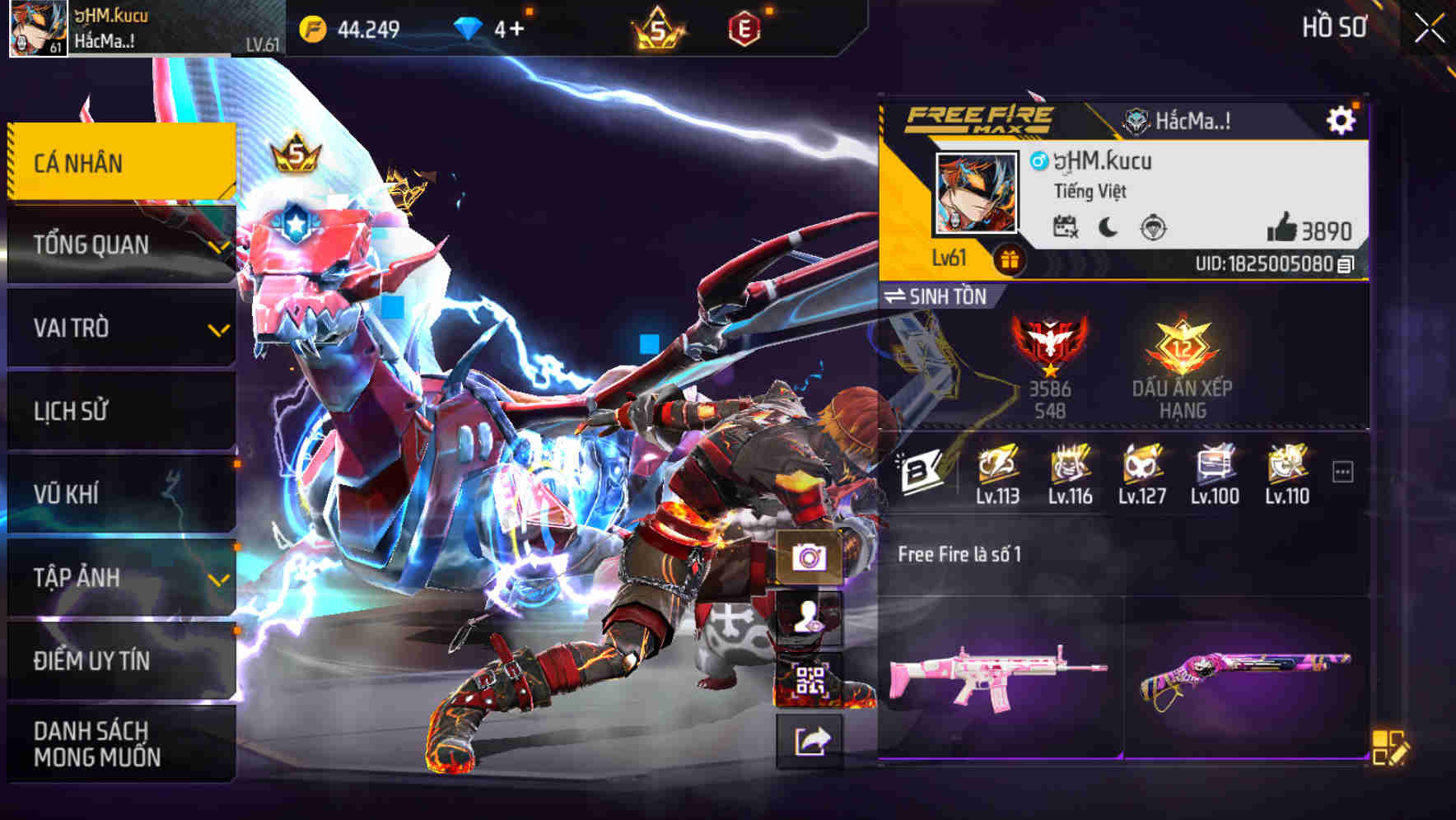Expand the TẬP ẢNH section
The image size is (1456, 820).
coord(119,578)
